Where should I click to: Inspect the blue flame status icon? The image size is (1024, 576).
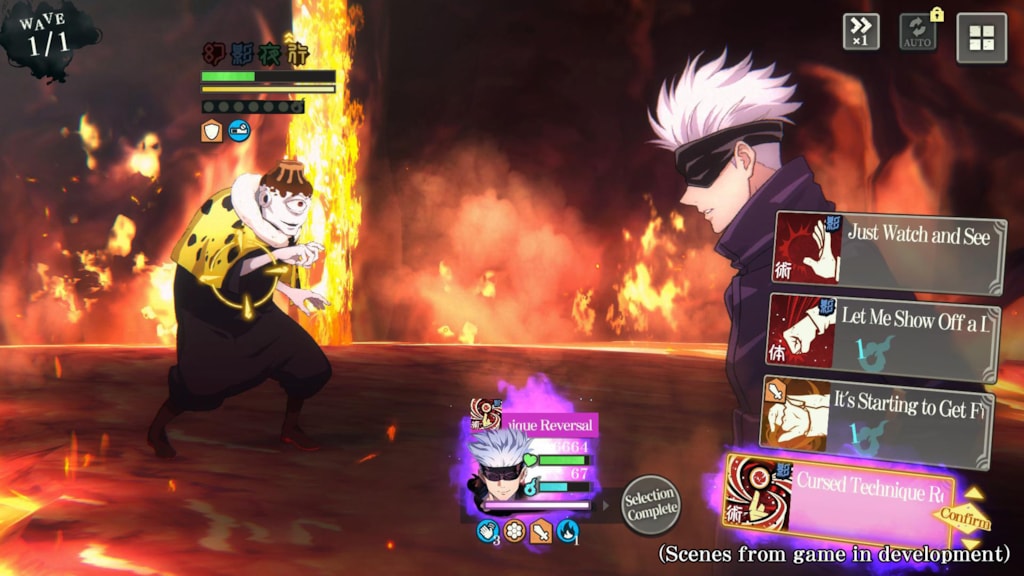pos(567,531)
